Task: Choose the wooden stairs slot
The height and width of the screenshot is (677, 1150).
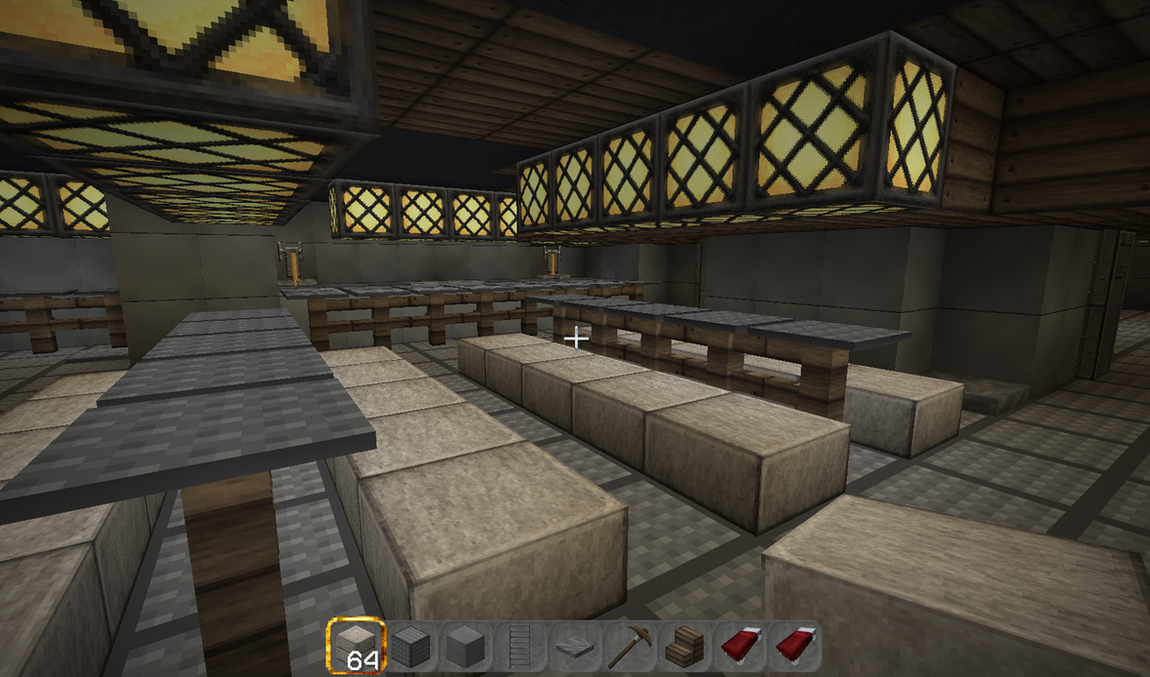Action: 684,645
